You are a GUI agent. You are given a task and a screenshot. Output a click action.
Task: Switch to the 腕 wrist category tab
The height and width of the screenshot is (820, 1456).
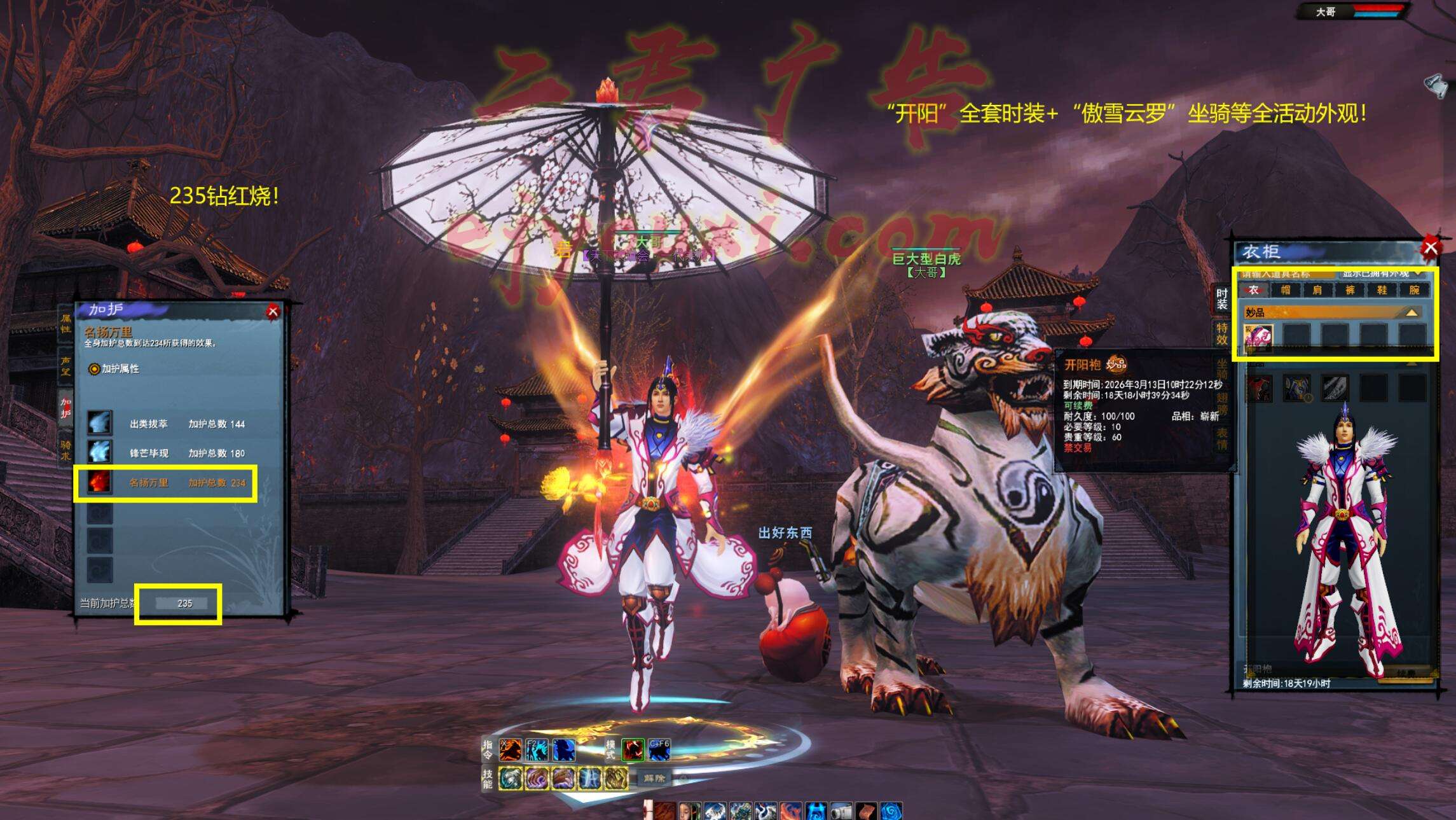1414,290
